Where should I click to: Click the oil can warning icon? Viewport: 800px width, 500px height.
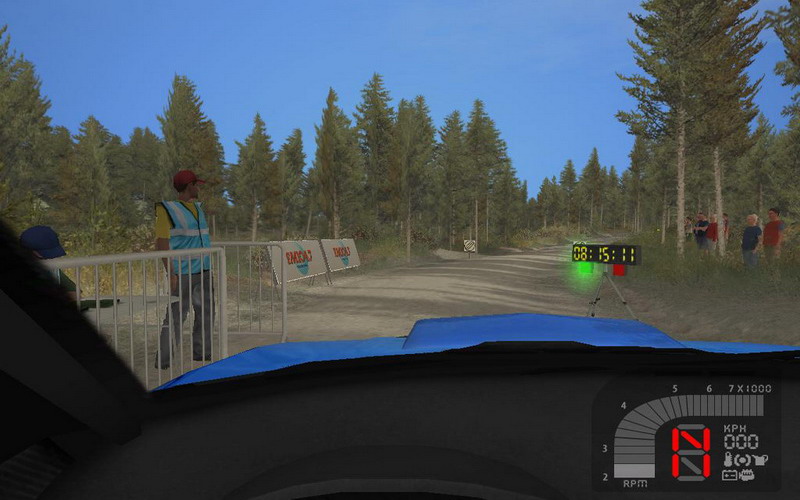coord(758,459)
